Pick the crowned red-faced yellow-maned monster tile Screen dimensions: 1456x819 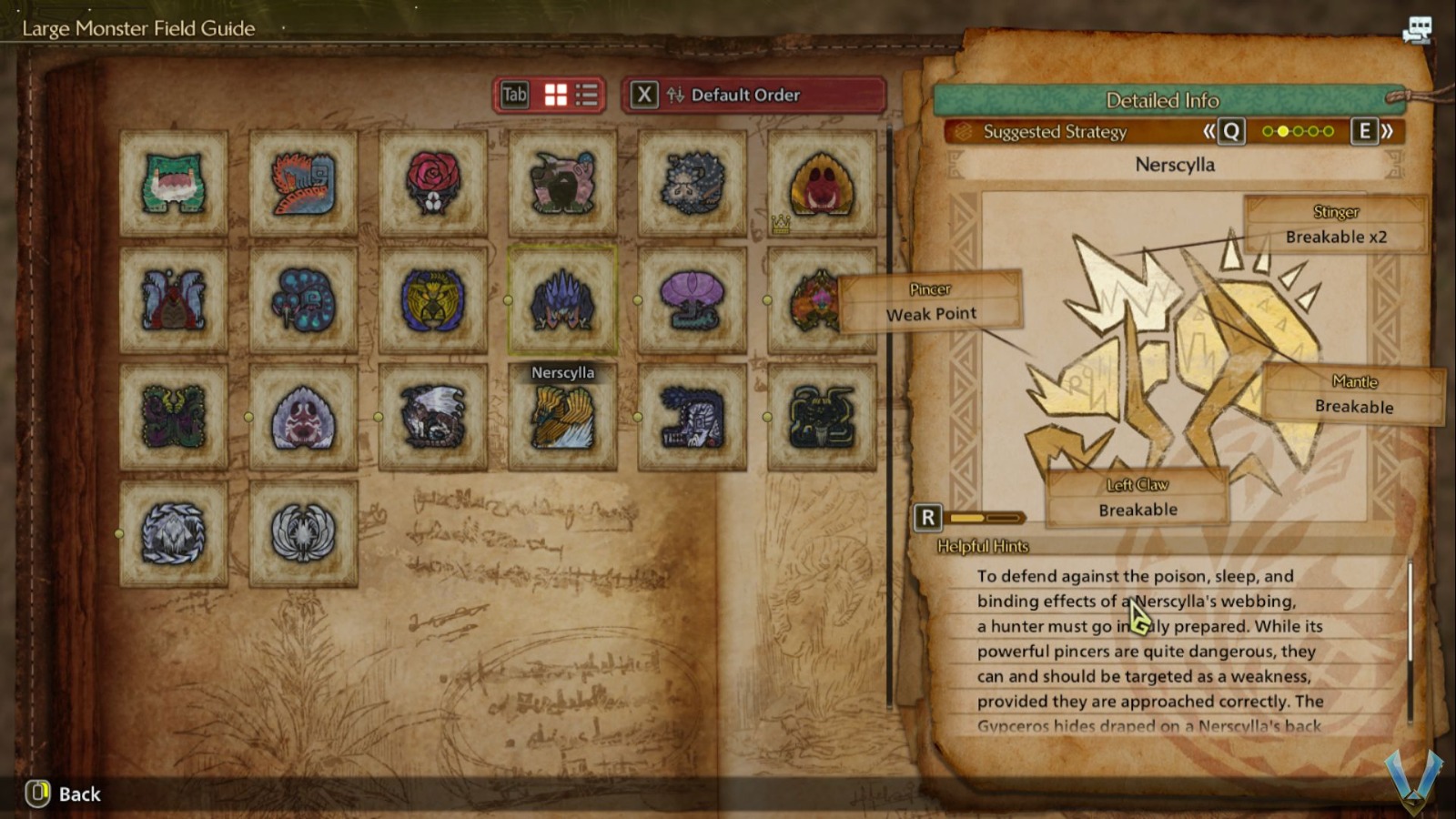click(821, 183)
